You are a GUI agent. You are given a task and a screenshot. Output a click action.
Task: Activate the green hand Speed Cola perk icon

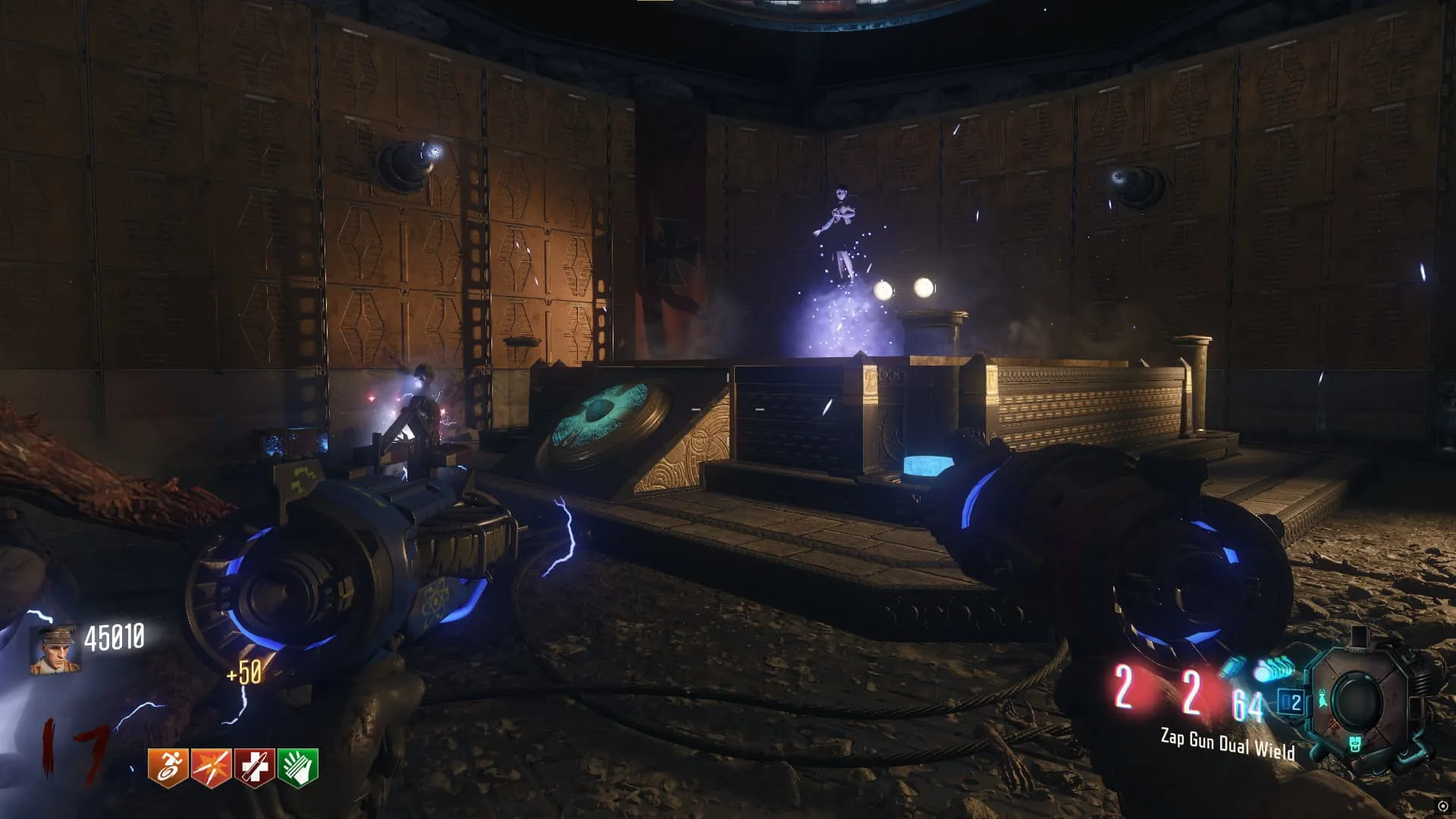[297, 767]
